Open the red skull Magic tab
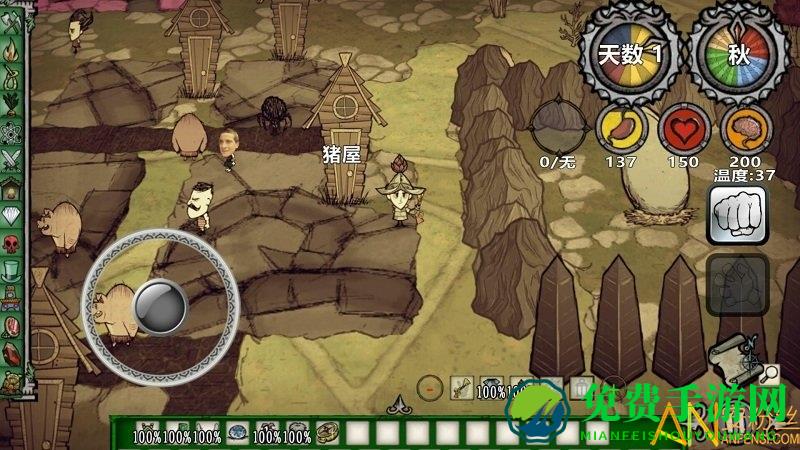Viewport: 800px width, 450px height. pos(11,243)
